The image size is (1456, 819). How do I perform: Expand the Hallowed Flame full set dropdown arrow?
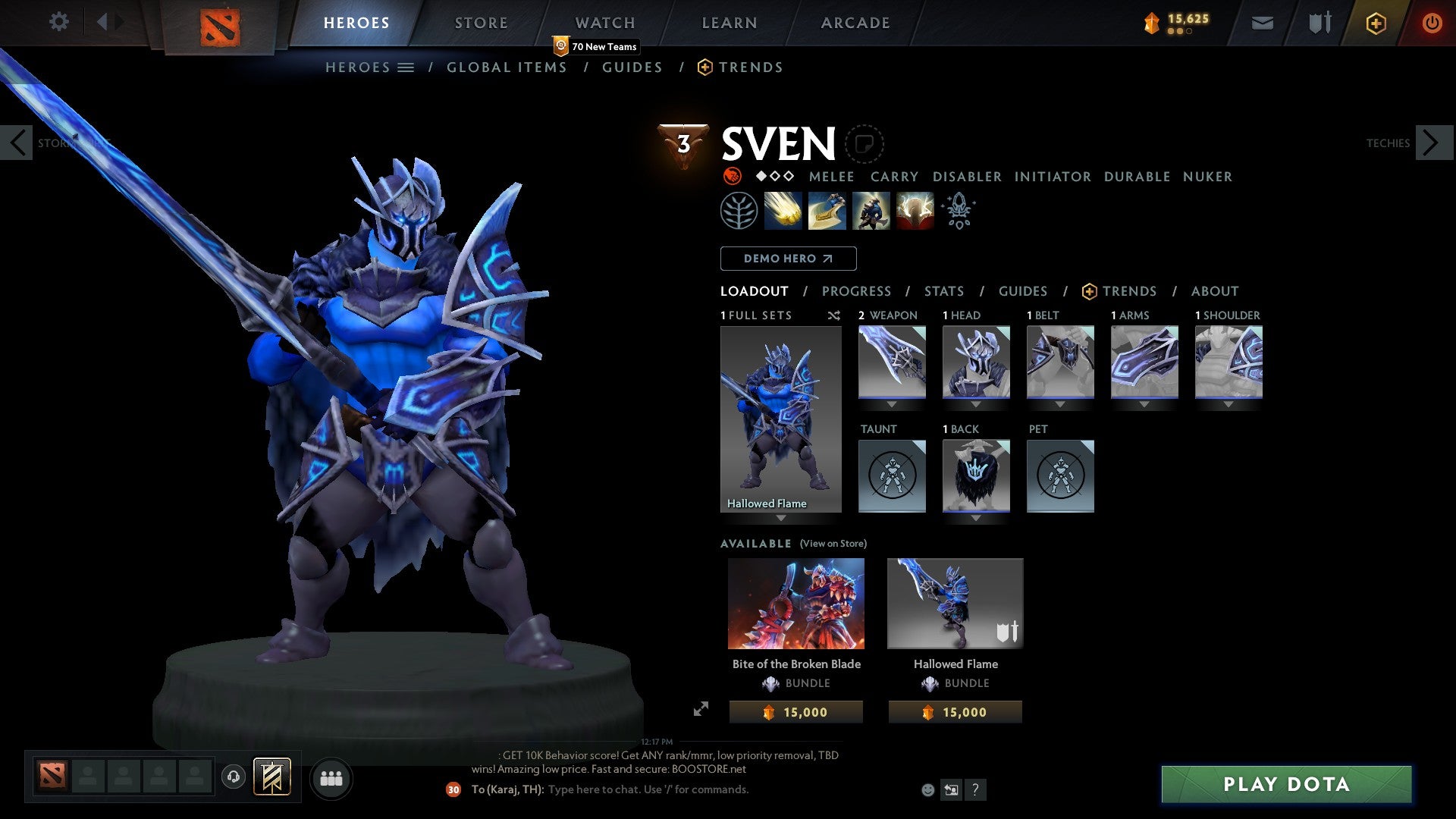coord(782,519)
